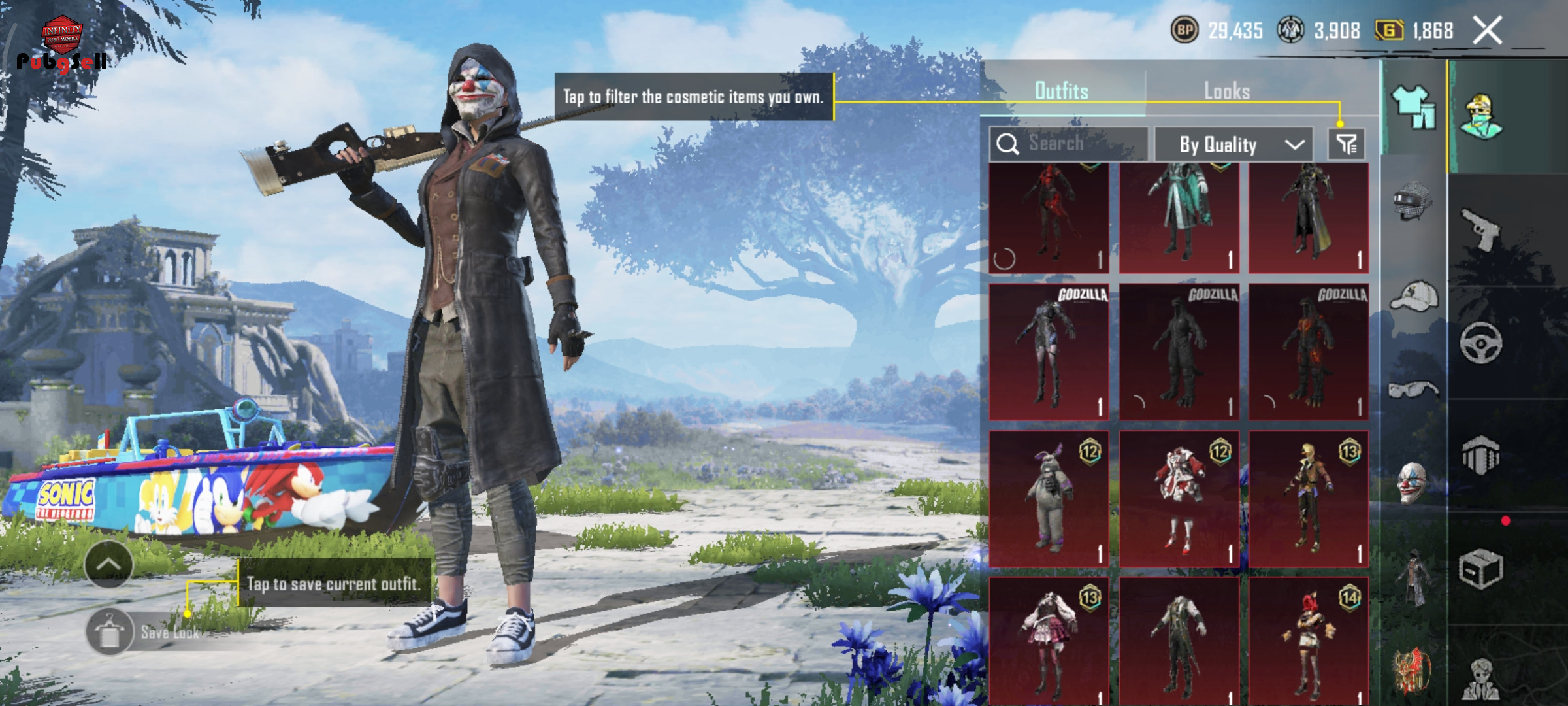
Task: Click the Search field
Action: click(x=1068, y=144)
